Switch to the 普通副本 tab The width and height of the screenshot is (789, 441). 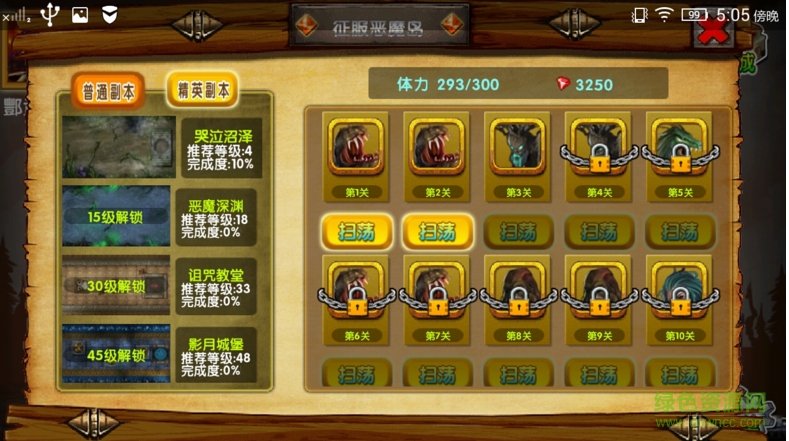pyautogui.click(x=109, y=92)
